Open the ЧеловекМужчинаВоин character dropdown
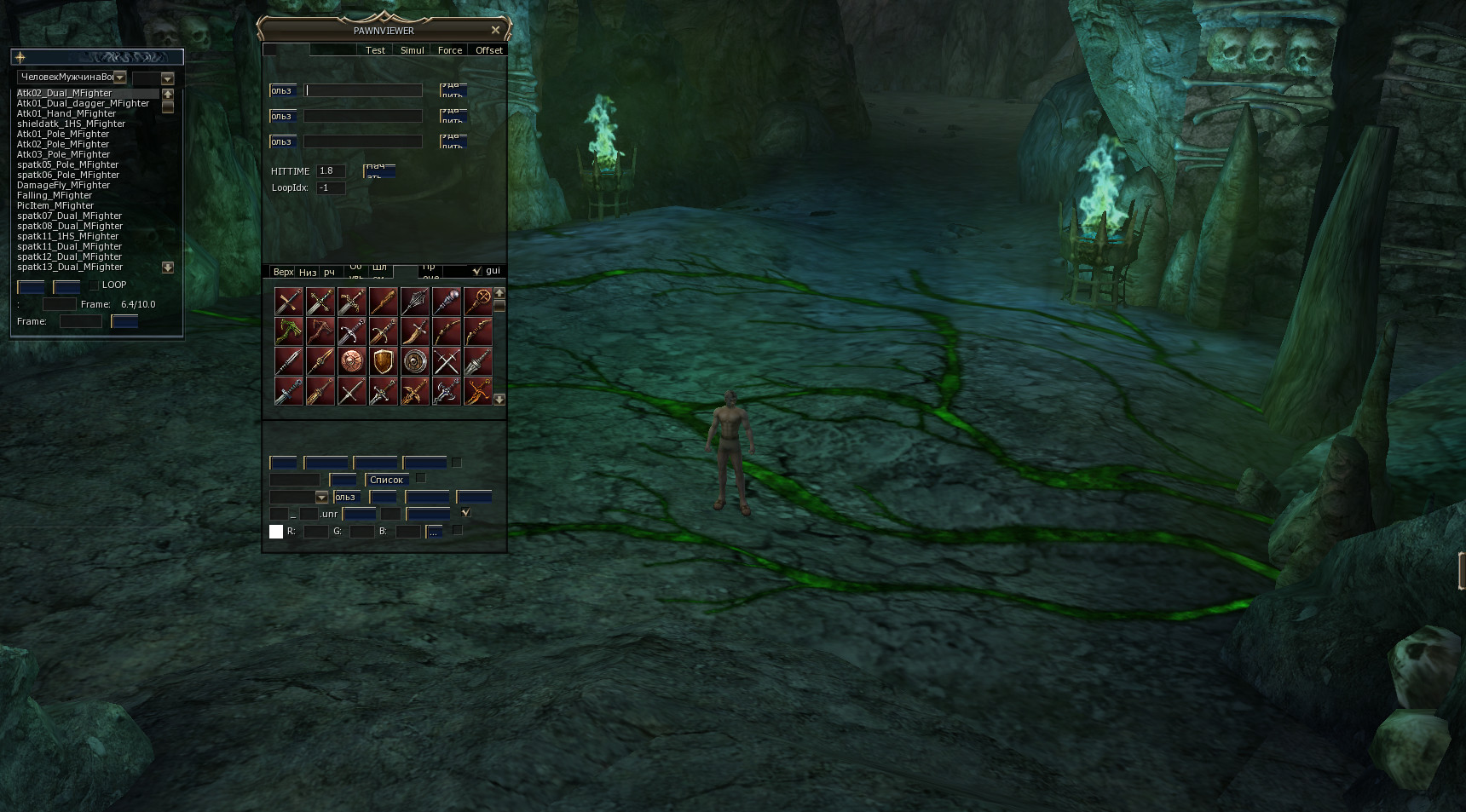 click(x=120, y=78)
